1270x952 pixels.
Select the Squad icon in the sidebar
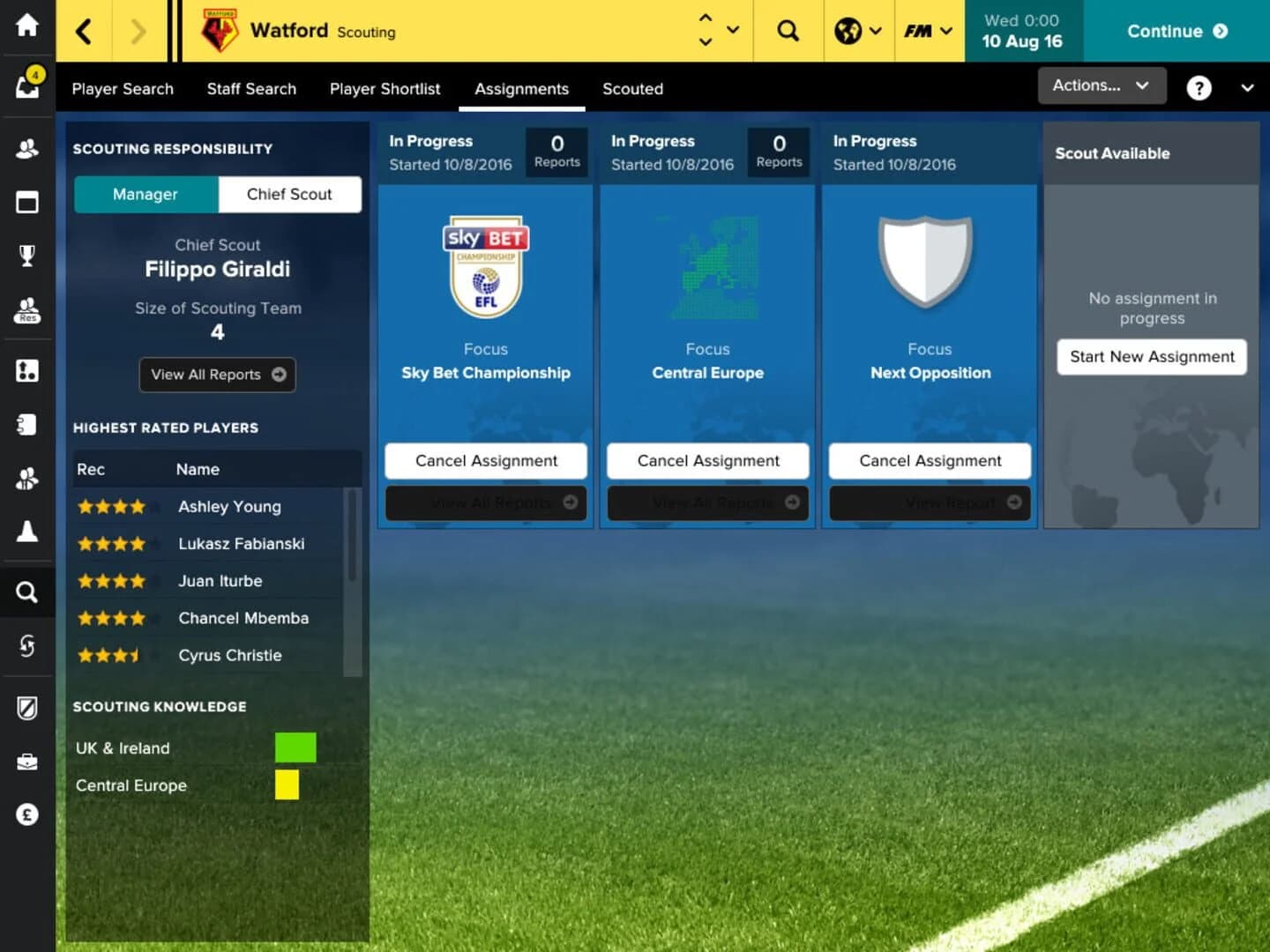coord(27,148)
